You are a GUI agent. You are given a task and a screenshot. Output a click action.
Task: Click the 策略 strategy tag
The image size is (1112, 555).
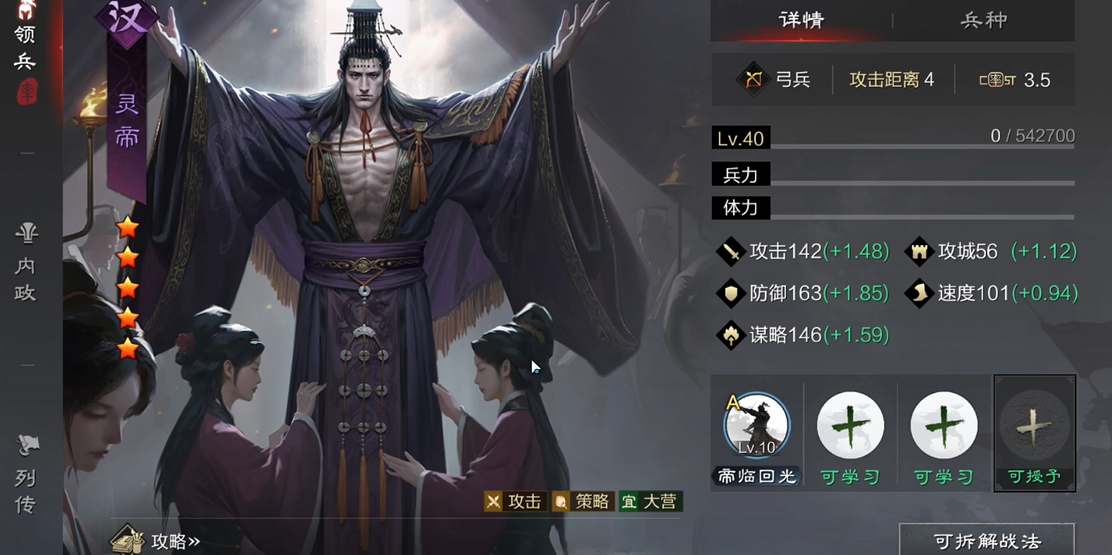[x=582, y=501]
